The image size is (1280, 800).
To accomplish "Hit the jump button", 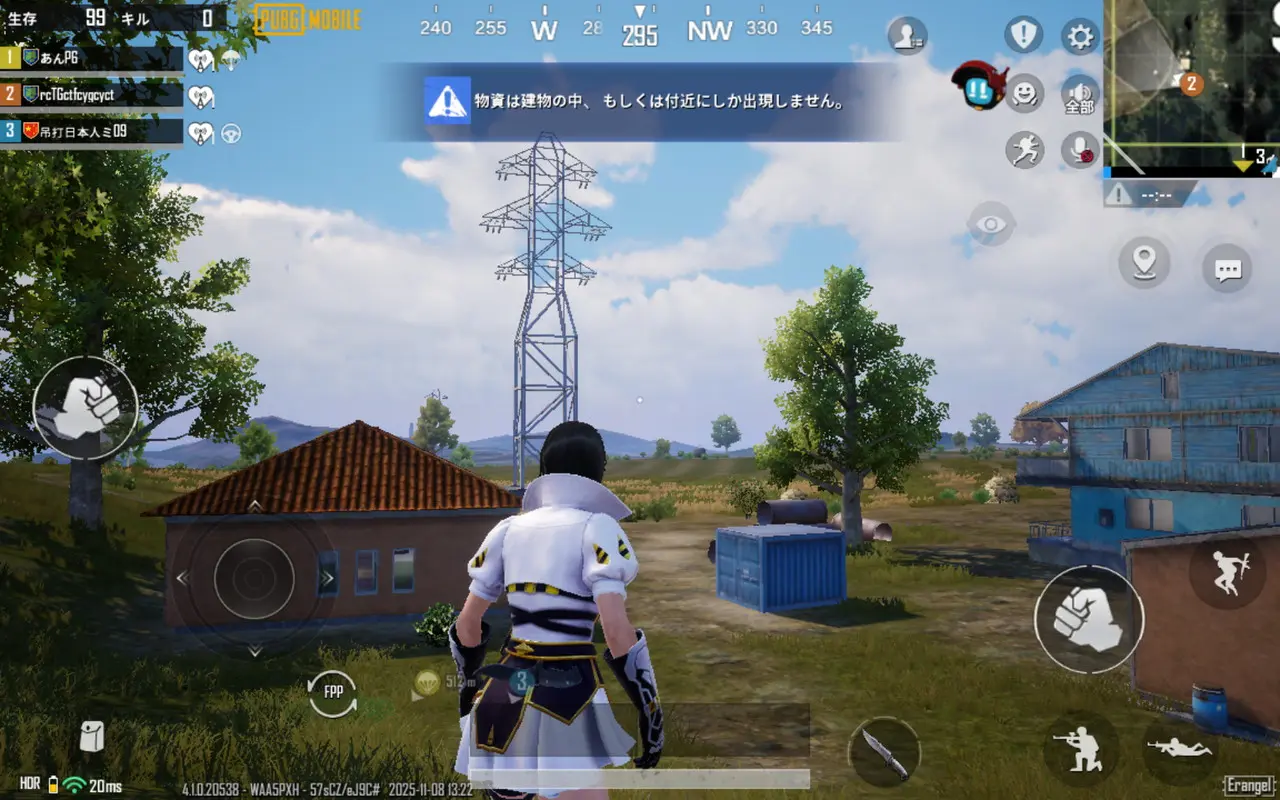I will pyautogui.click(x=1228, y=571).
